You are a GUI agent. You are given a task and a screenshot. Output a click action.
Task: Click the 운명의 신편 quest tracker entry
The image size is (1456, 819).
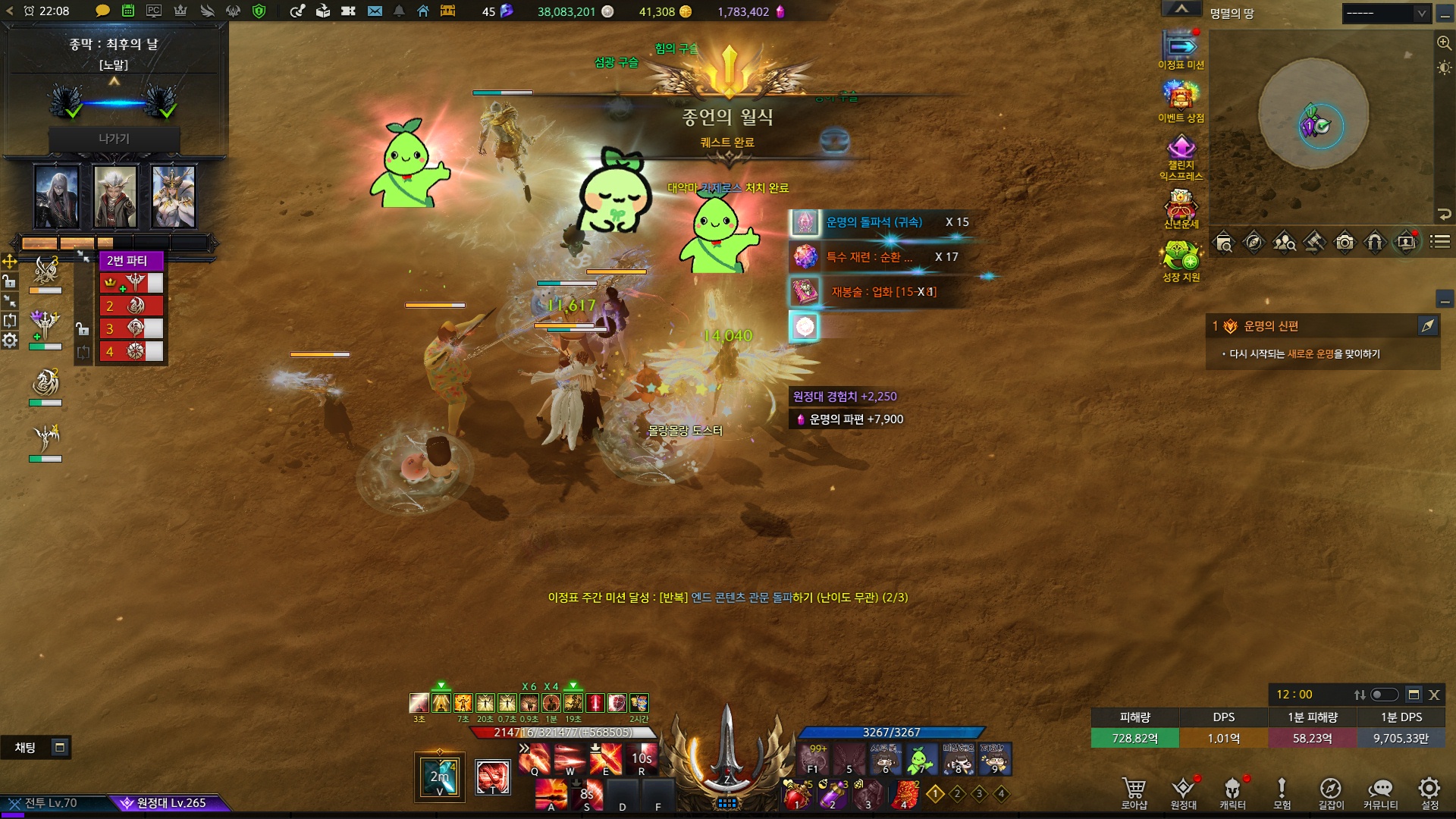pyautogui.click(x=1271, y=326)
